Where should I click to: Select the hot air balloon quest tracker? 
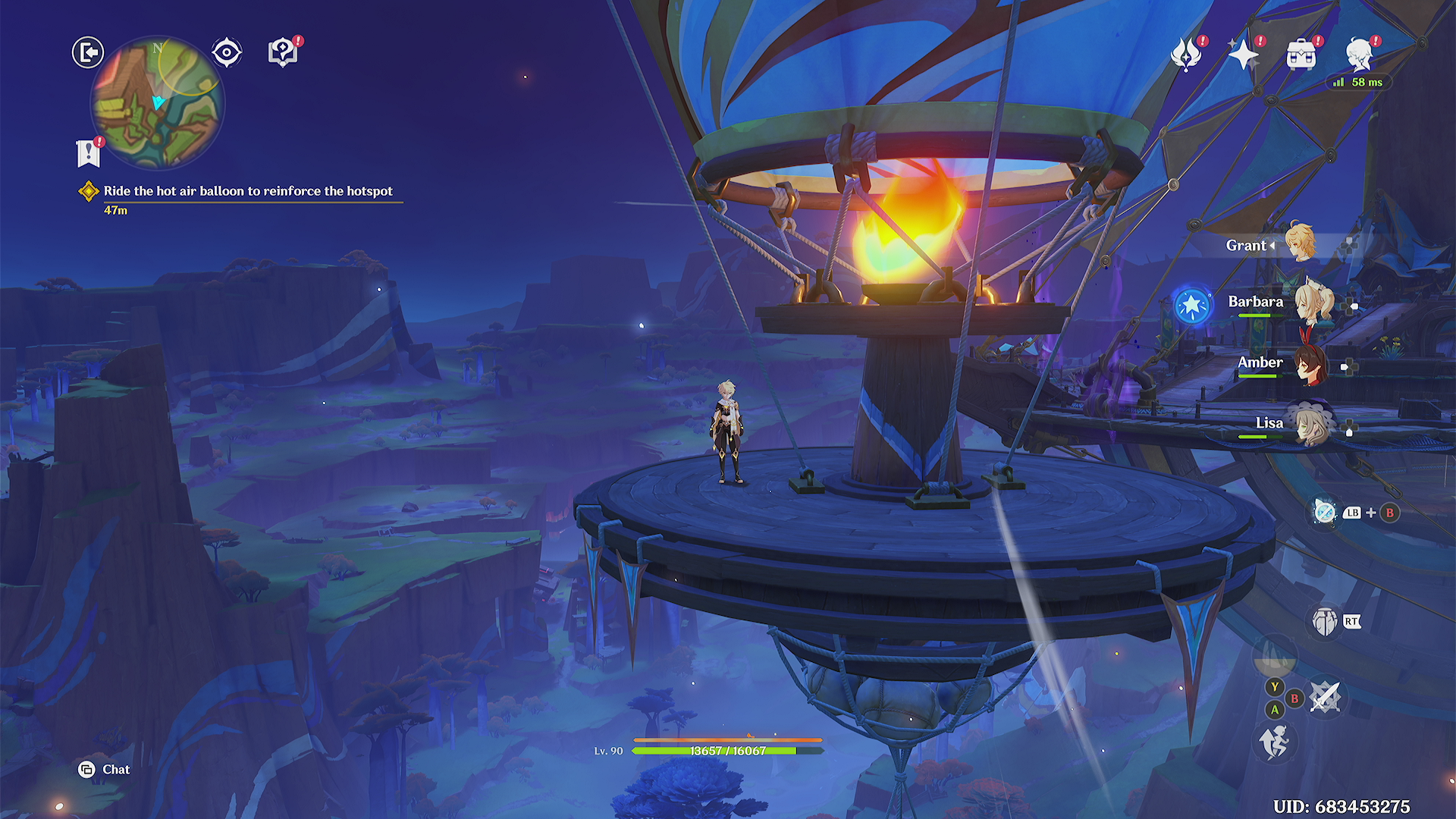tap(247, 191)
